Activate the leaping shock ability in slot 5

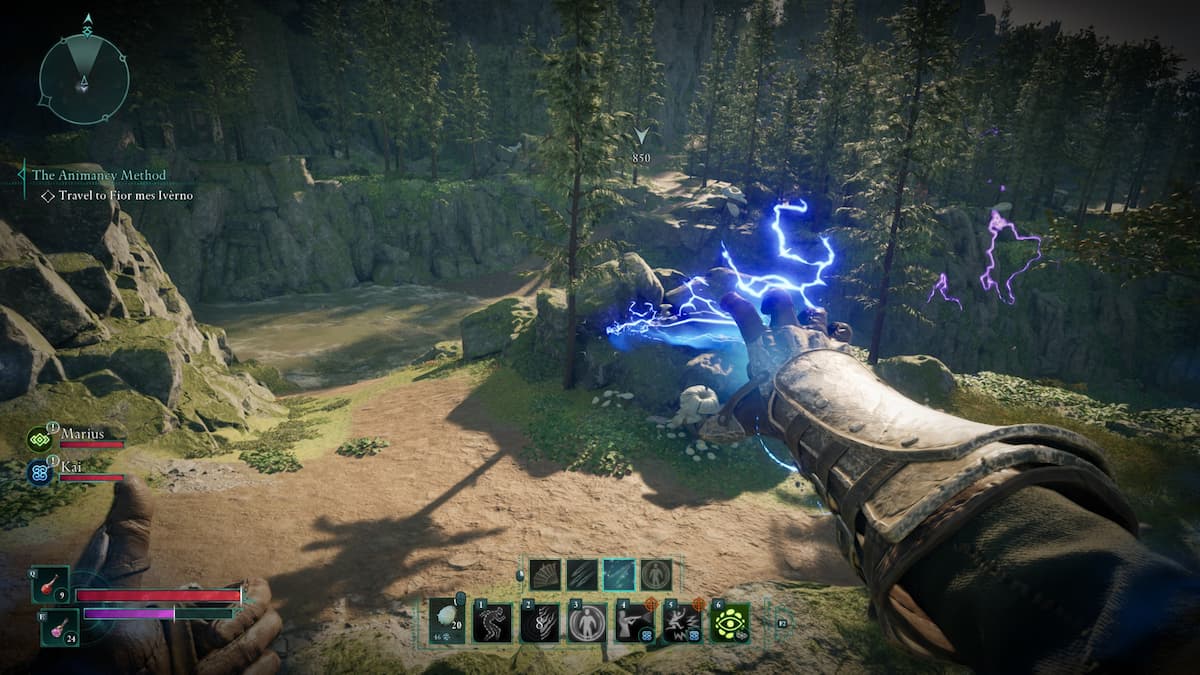[683, 622]
